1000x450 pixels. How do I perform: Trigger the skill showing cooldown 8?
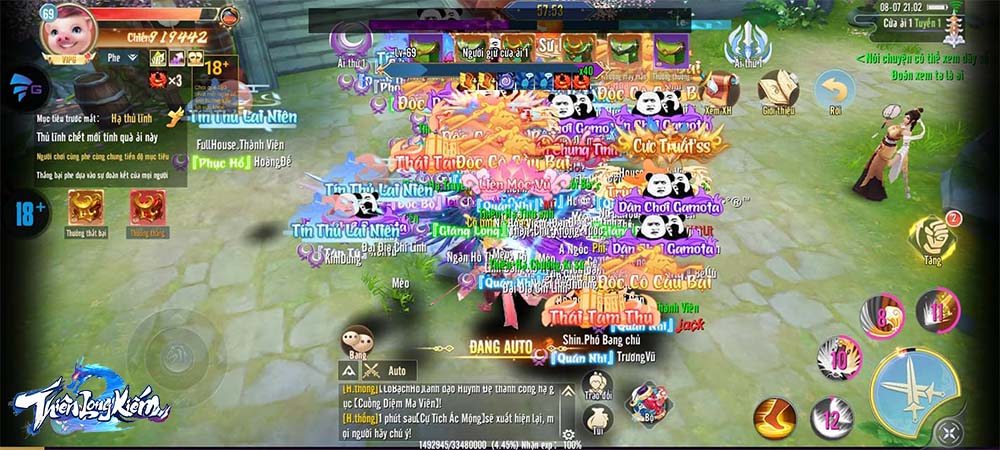pyautogui.click(x=881, y=316)
